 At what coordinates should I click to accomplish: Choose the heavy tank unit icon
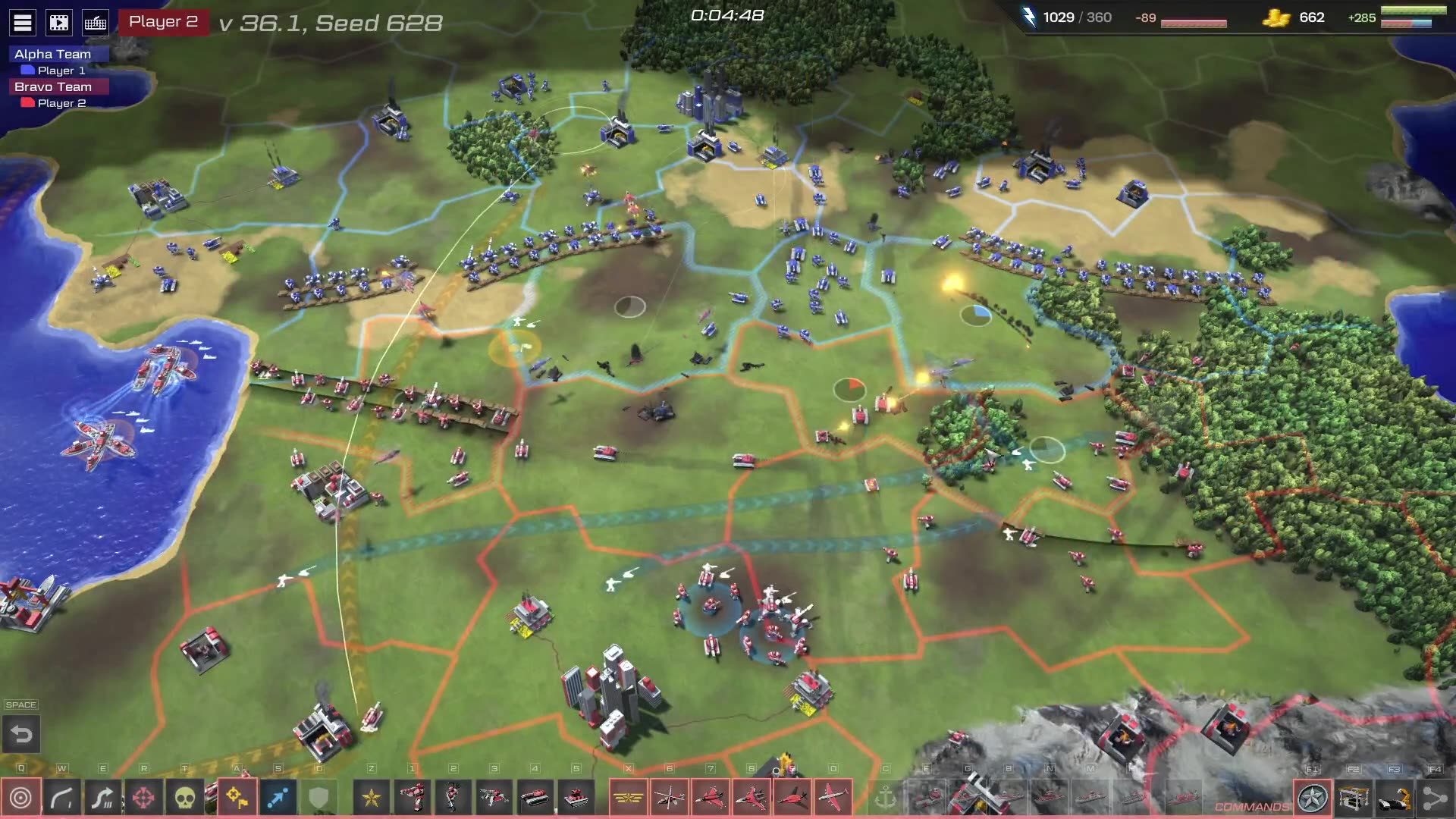coord(576,798)
